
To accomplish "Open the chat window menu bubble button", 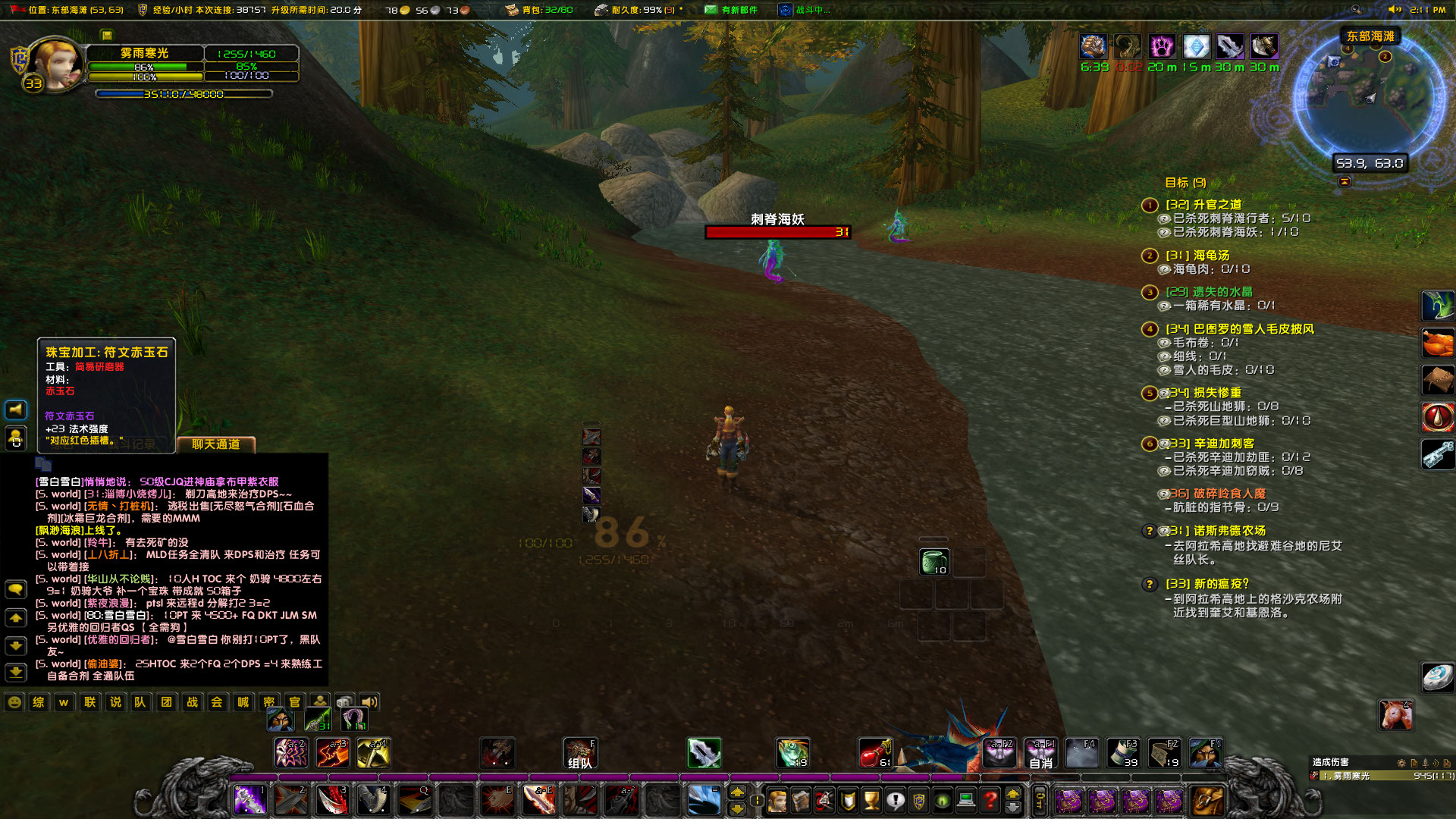I will tap(15, 589).
